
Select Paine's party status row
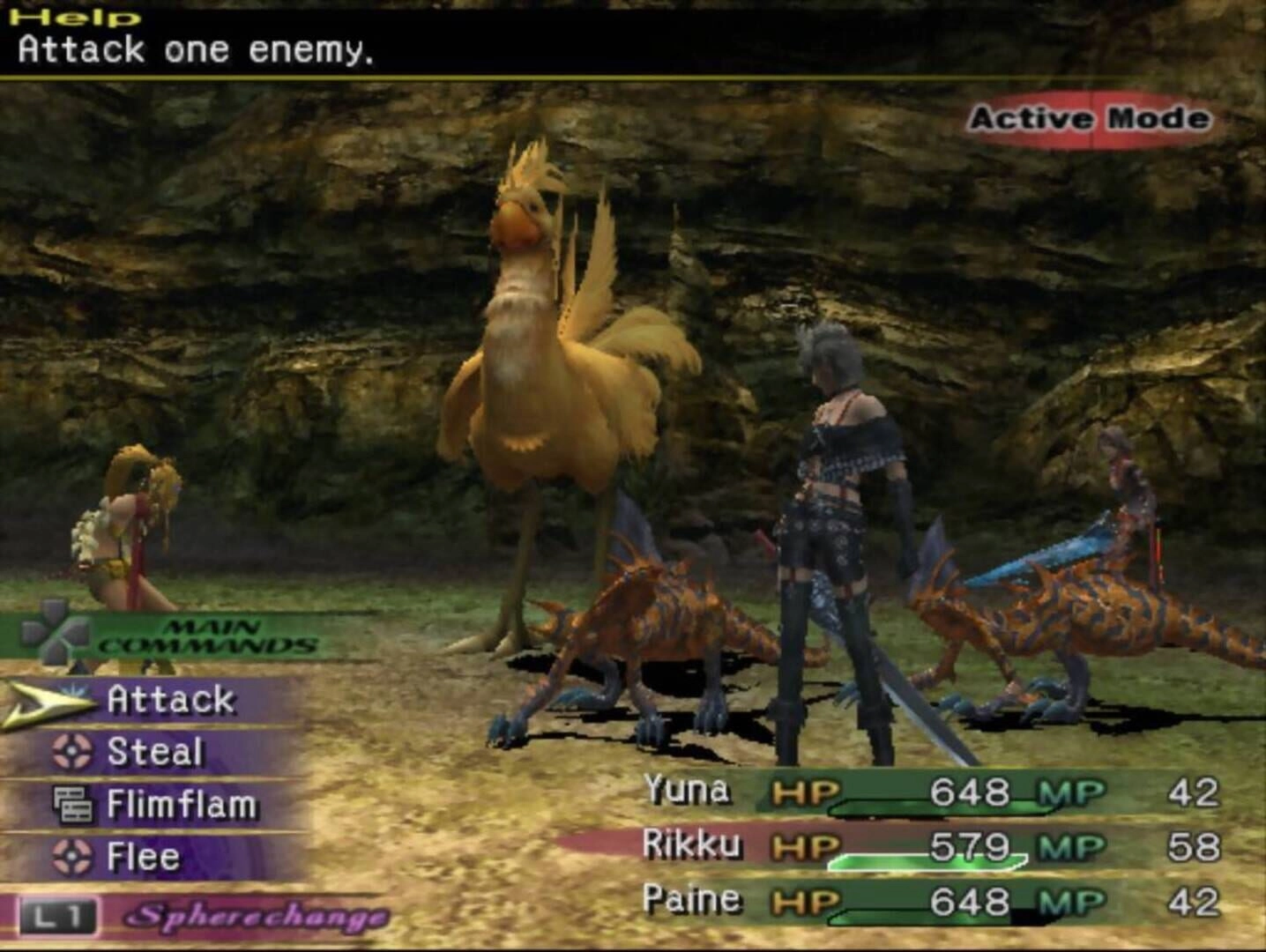930,901
